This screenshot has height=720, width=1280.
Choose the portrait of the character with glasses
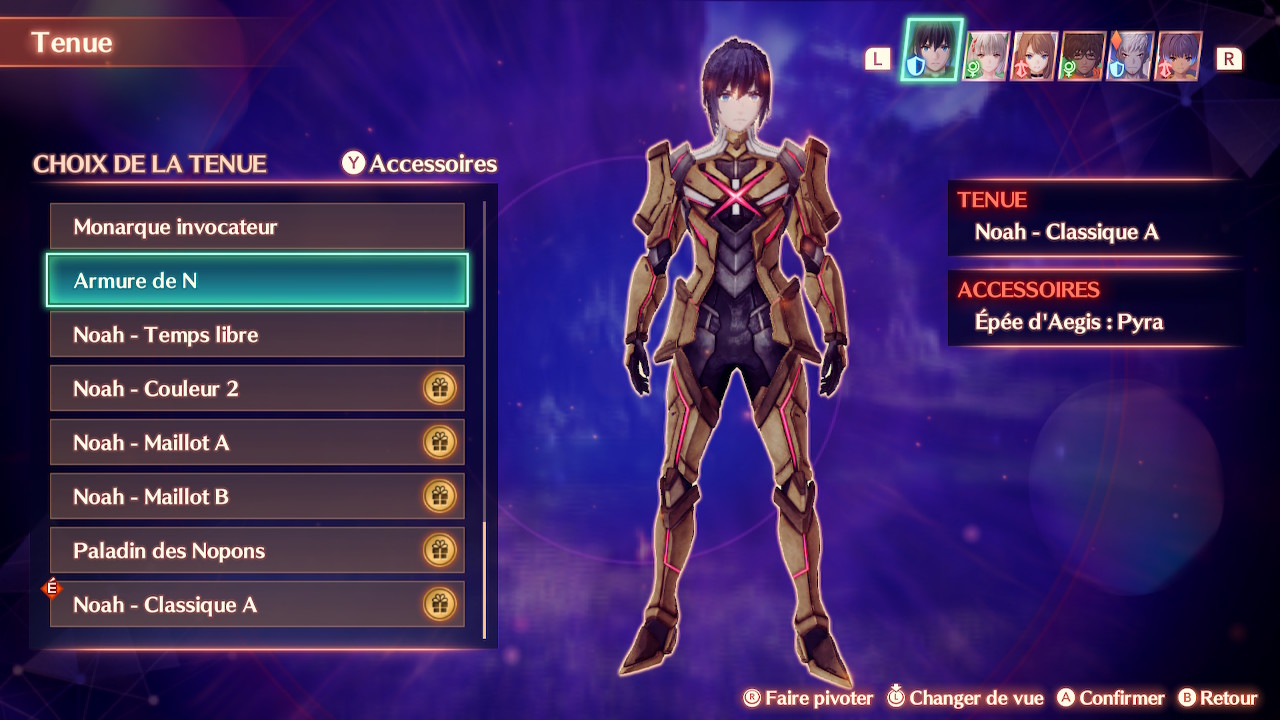coord(1082,56)
